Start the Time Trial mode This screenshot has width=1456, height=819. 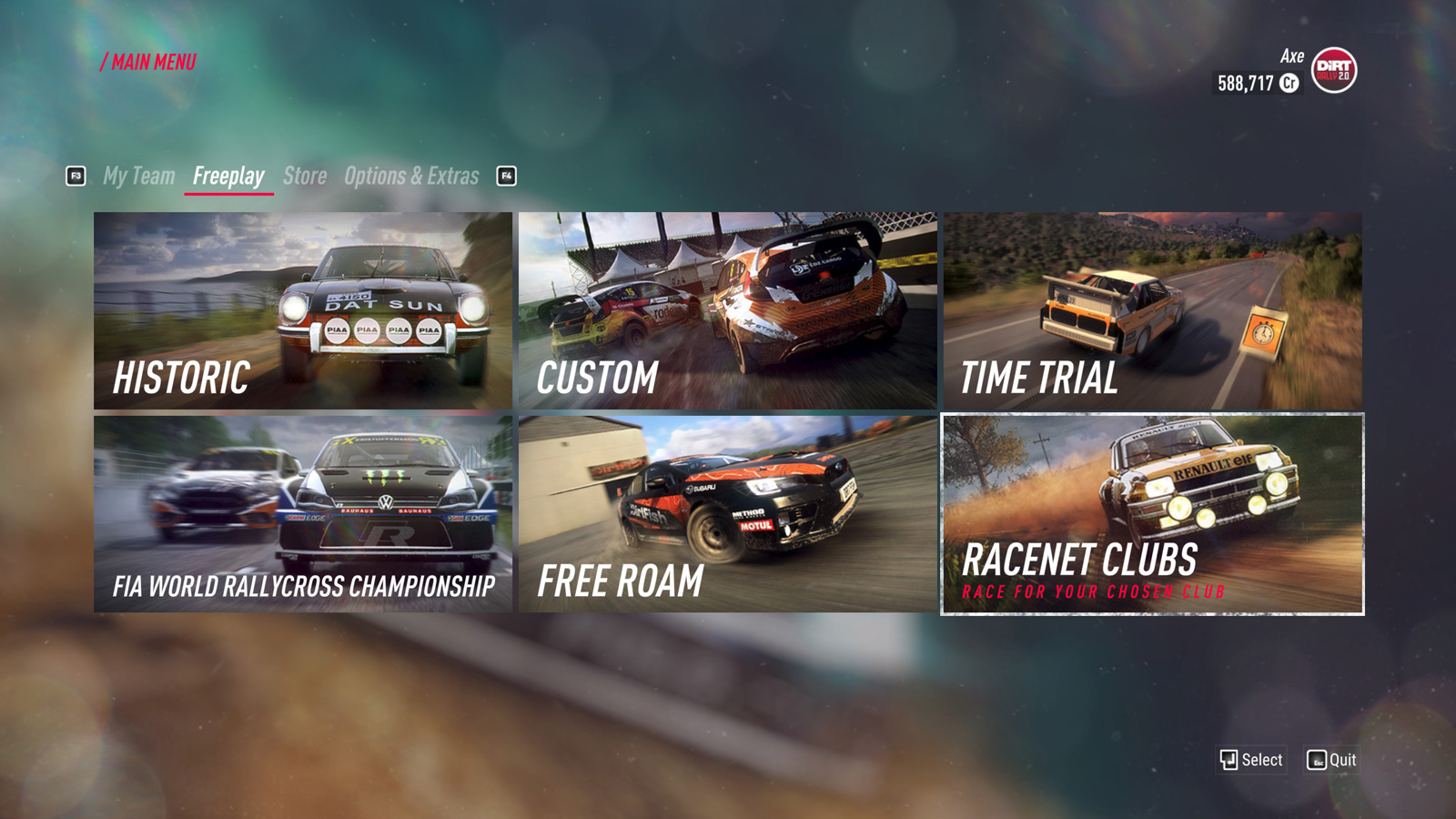coord(1152,310)
